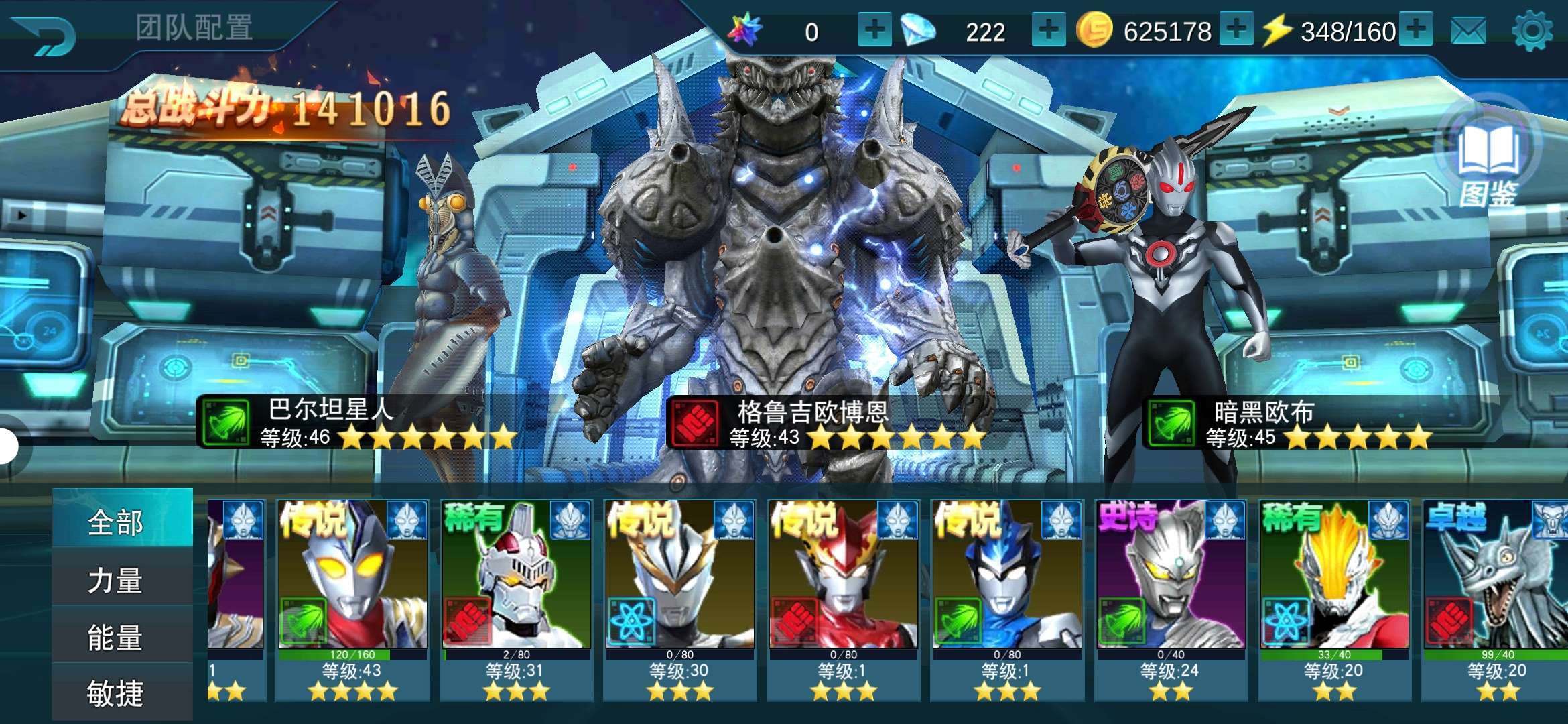The image size is (1568, 724).
Task: Add more energy with lightning plus button
Action: click(1415, 30)
